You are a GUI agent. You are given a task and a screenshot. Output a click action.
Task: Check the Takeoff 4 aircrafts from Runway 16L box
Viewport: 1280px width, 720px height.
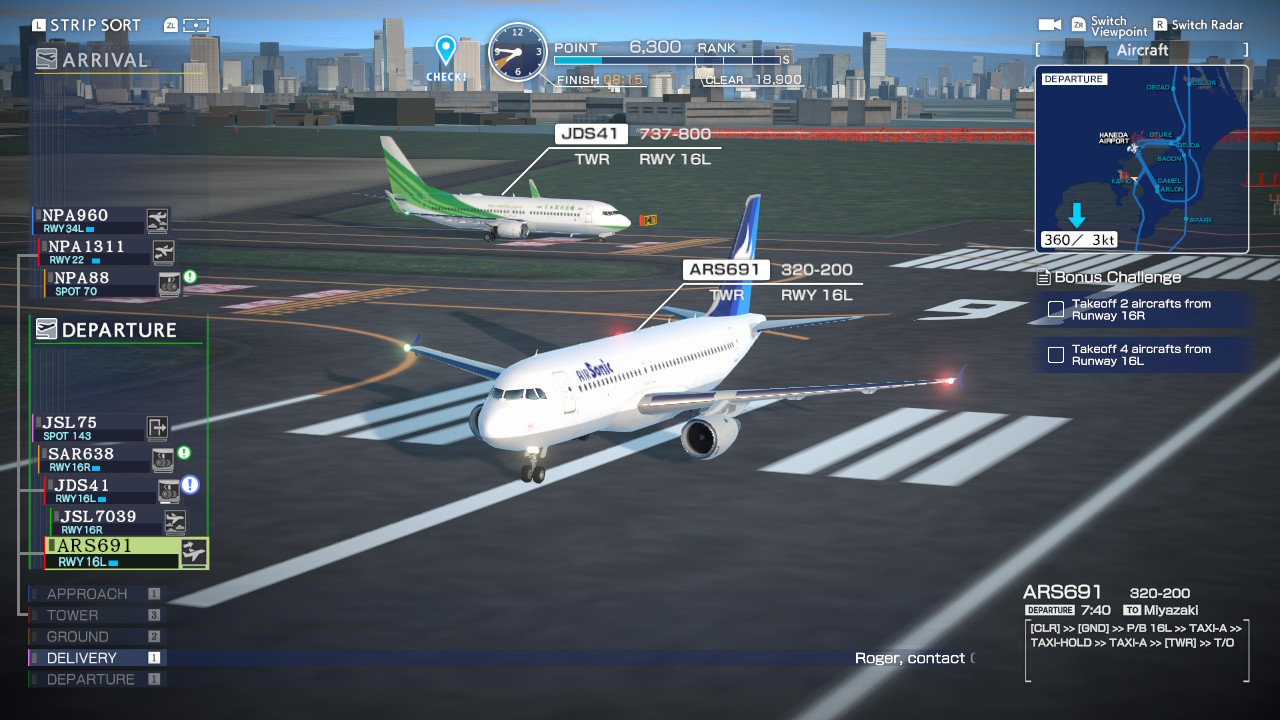[1055, 355]
